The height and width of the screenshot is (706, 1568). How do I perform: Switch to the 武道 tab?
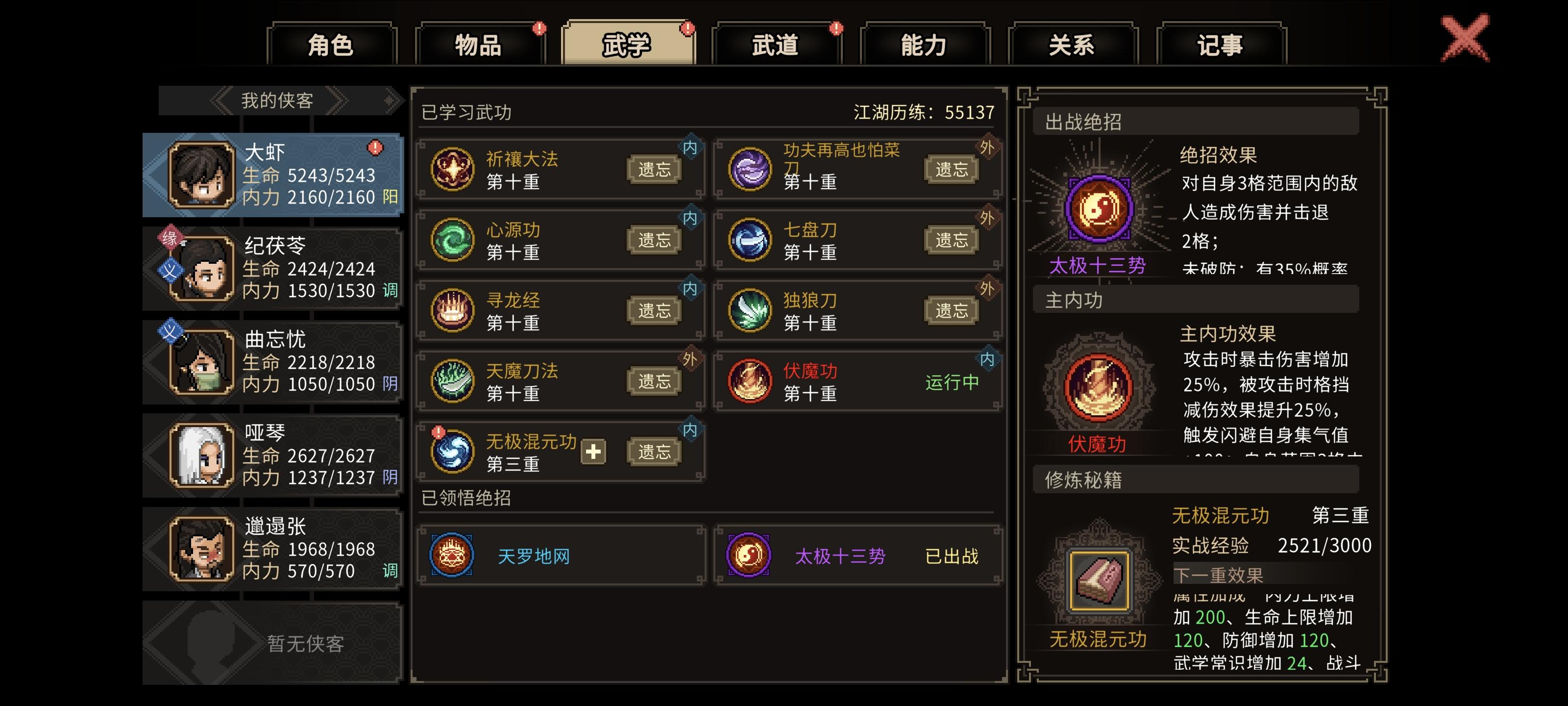tap(776, 44)
